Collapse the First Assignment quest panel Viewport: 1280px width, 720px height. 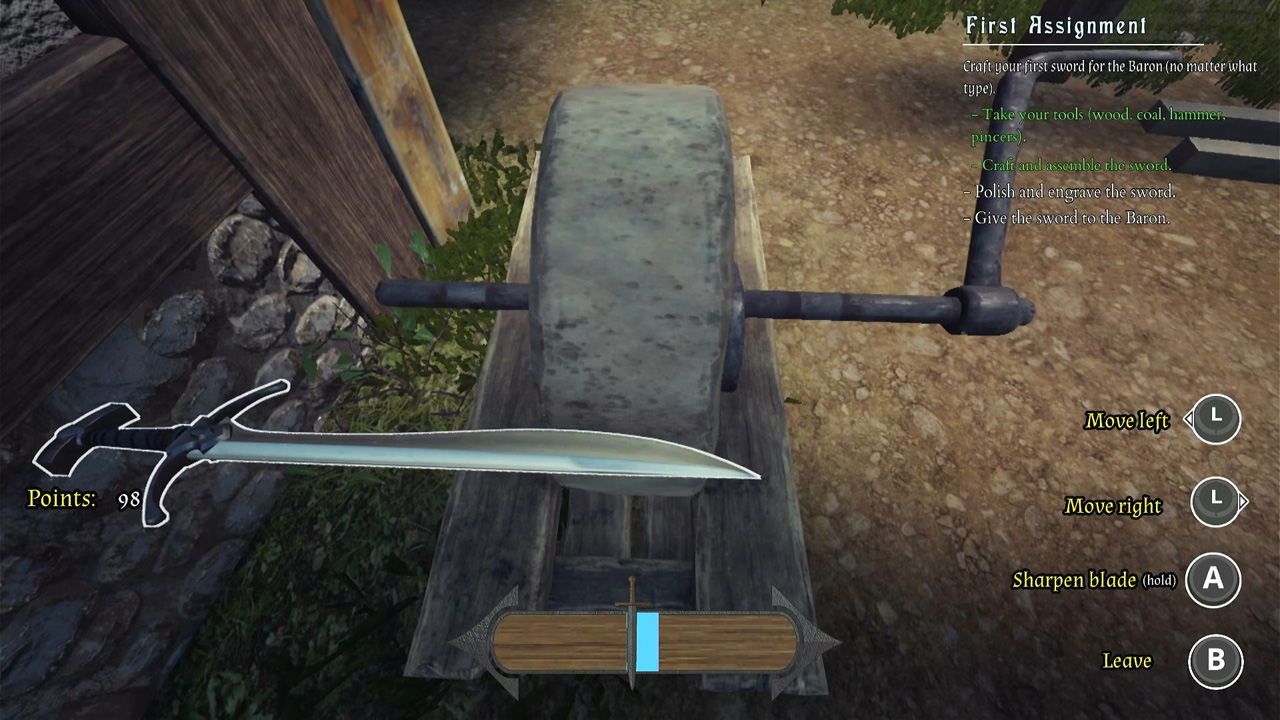coord(1055,26)
